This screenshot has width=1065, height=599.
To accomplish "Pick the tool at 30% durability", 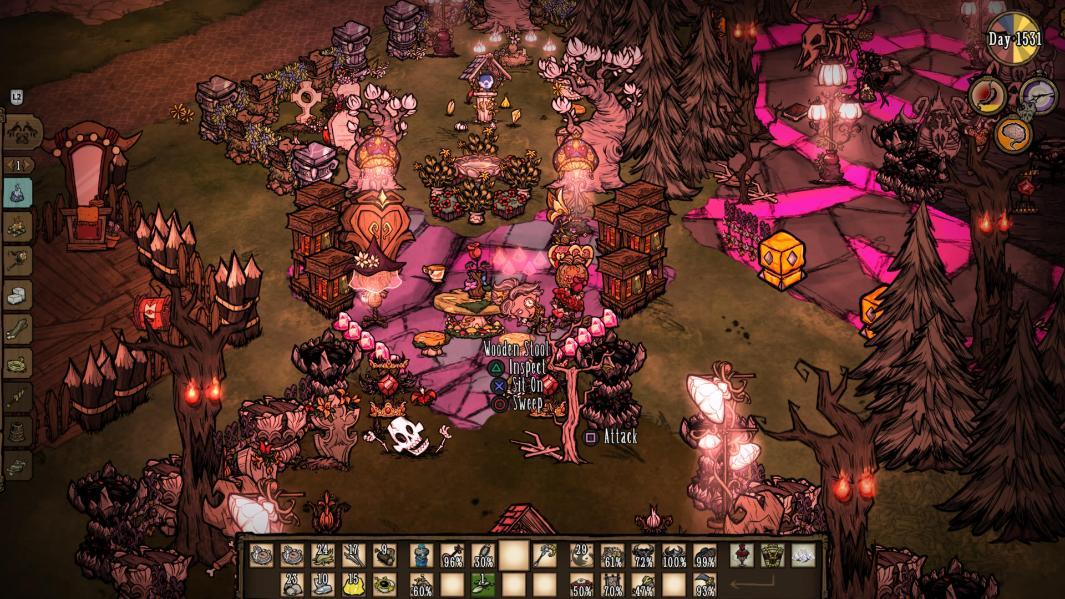I will click(483, 555).
